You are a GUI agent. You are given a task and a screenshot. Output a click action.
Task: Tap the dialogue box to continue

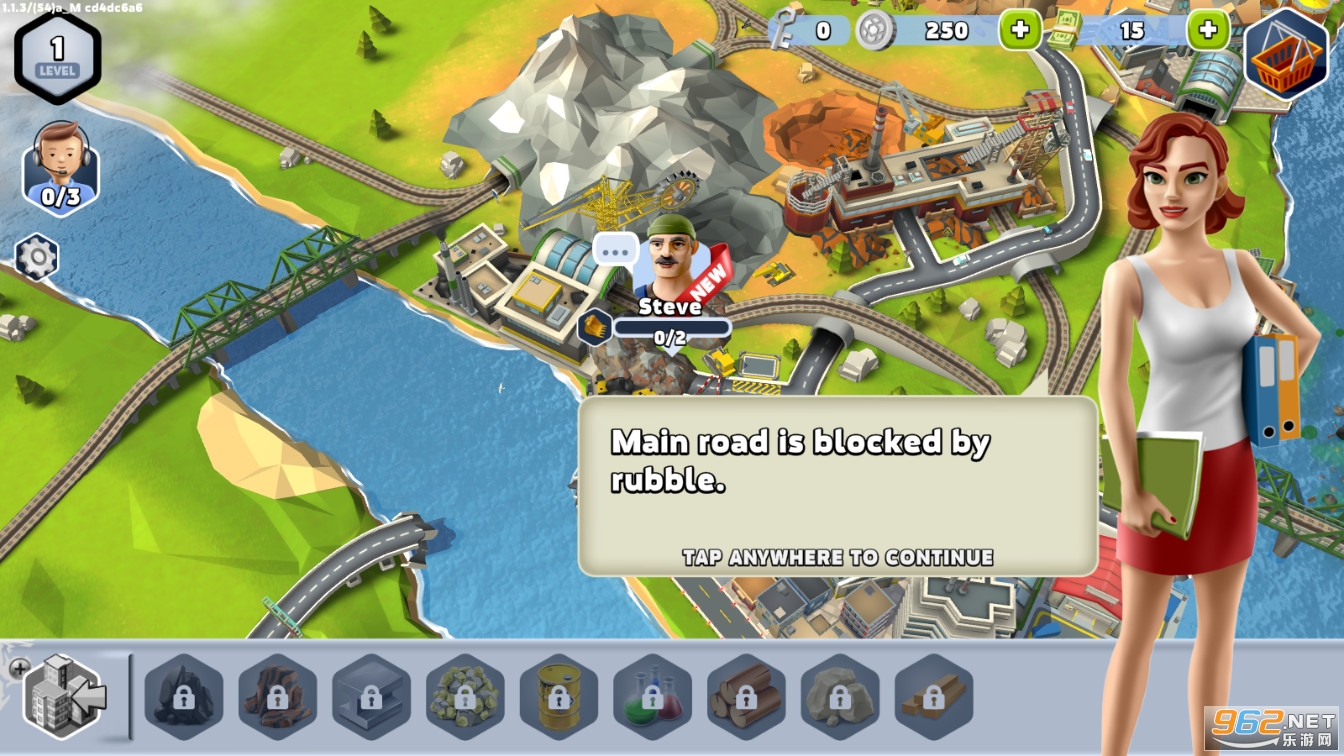click(837, 486)
